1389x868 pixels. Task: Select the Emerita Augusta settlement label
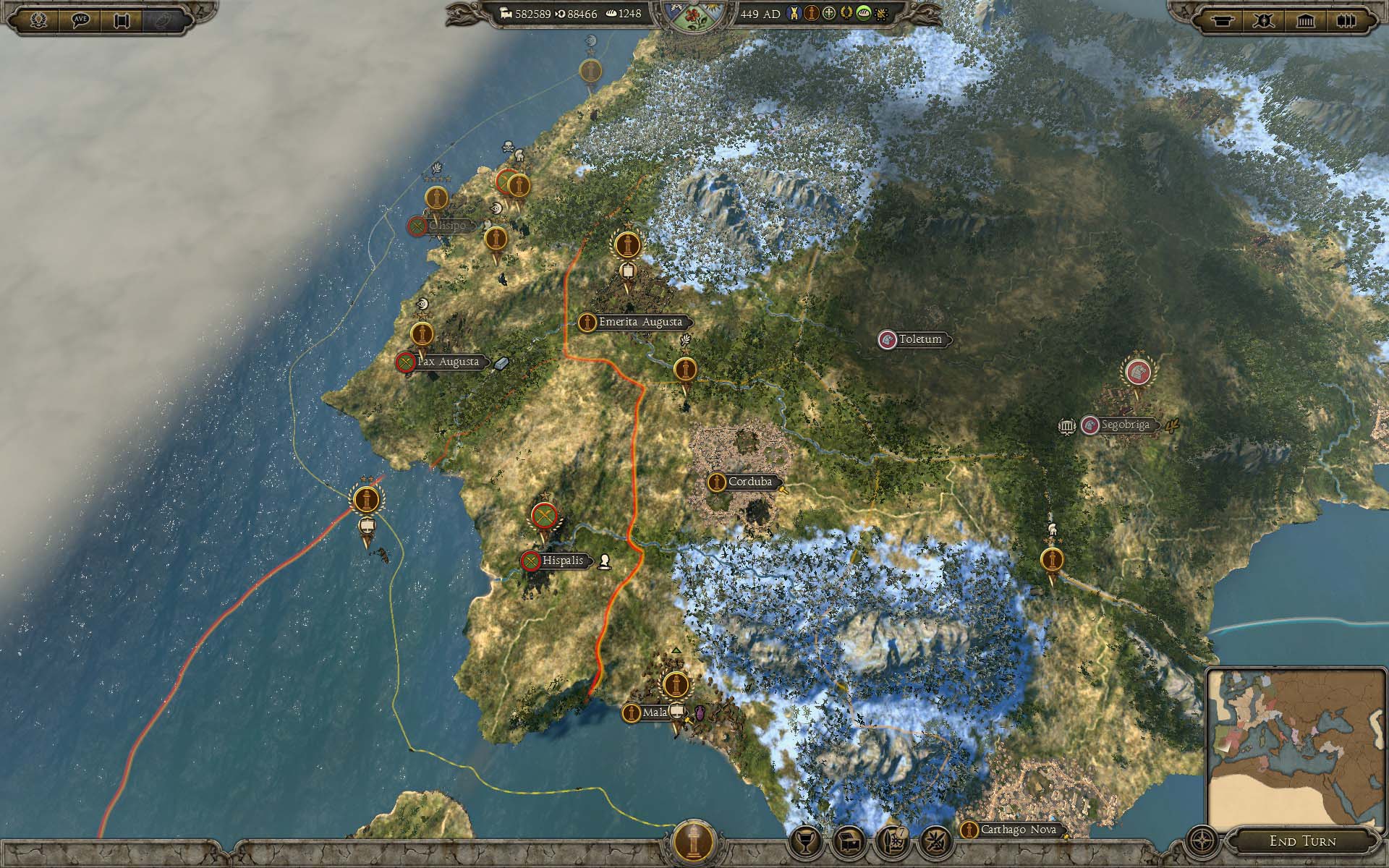coord(640,322)
